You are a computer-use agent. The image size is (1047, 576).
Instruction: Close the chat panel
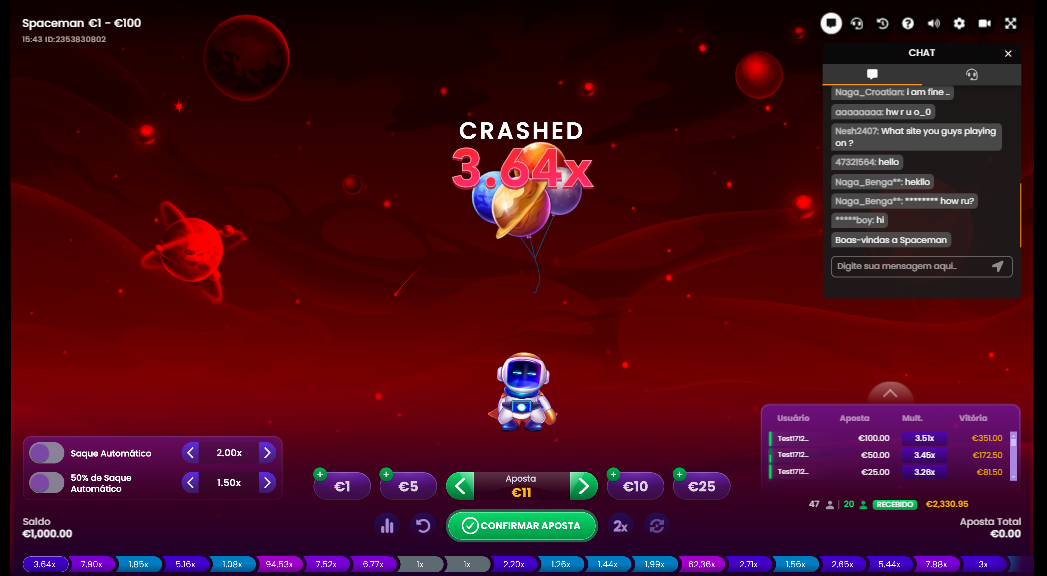[x=1008, y=54]
